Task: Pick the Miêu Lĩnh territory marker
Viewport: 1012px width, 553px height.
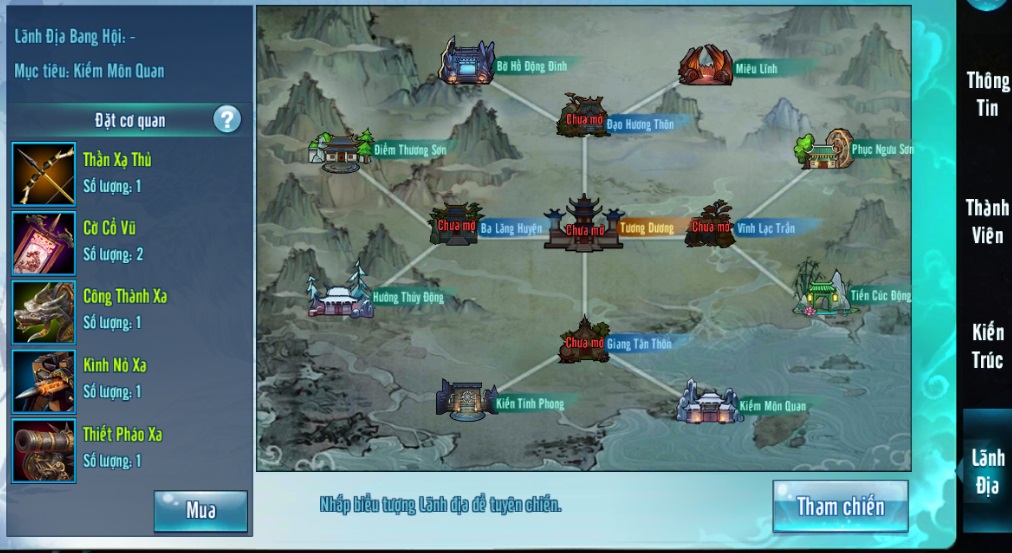Action: [705, 65]
